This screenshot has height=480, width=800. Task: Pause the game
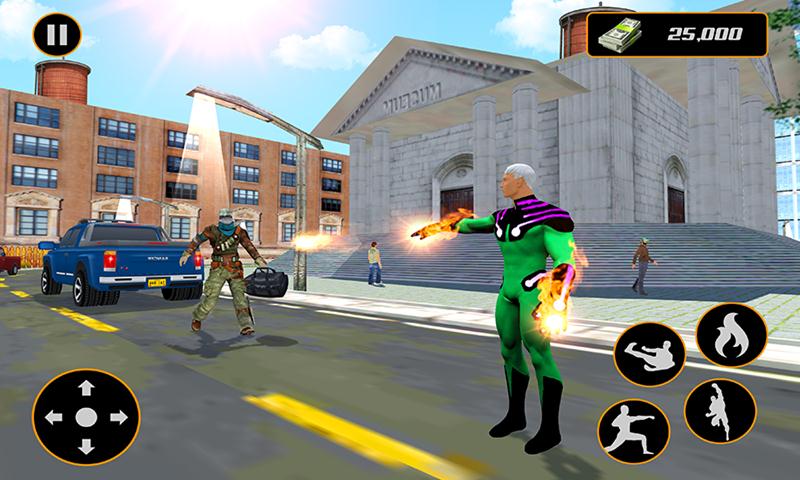point(57,36)
